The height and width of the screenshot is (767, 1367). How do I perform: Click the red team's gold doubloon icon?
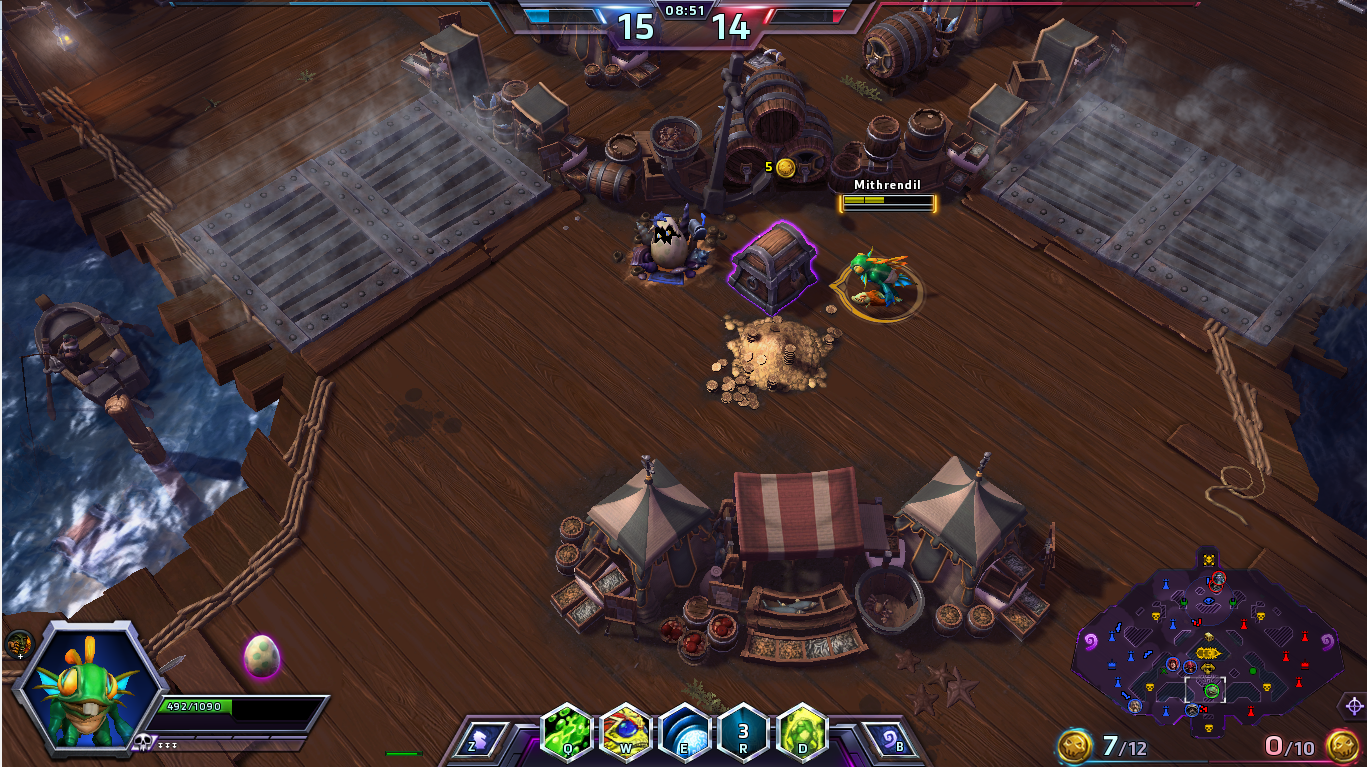1342,745
